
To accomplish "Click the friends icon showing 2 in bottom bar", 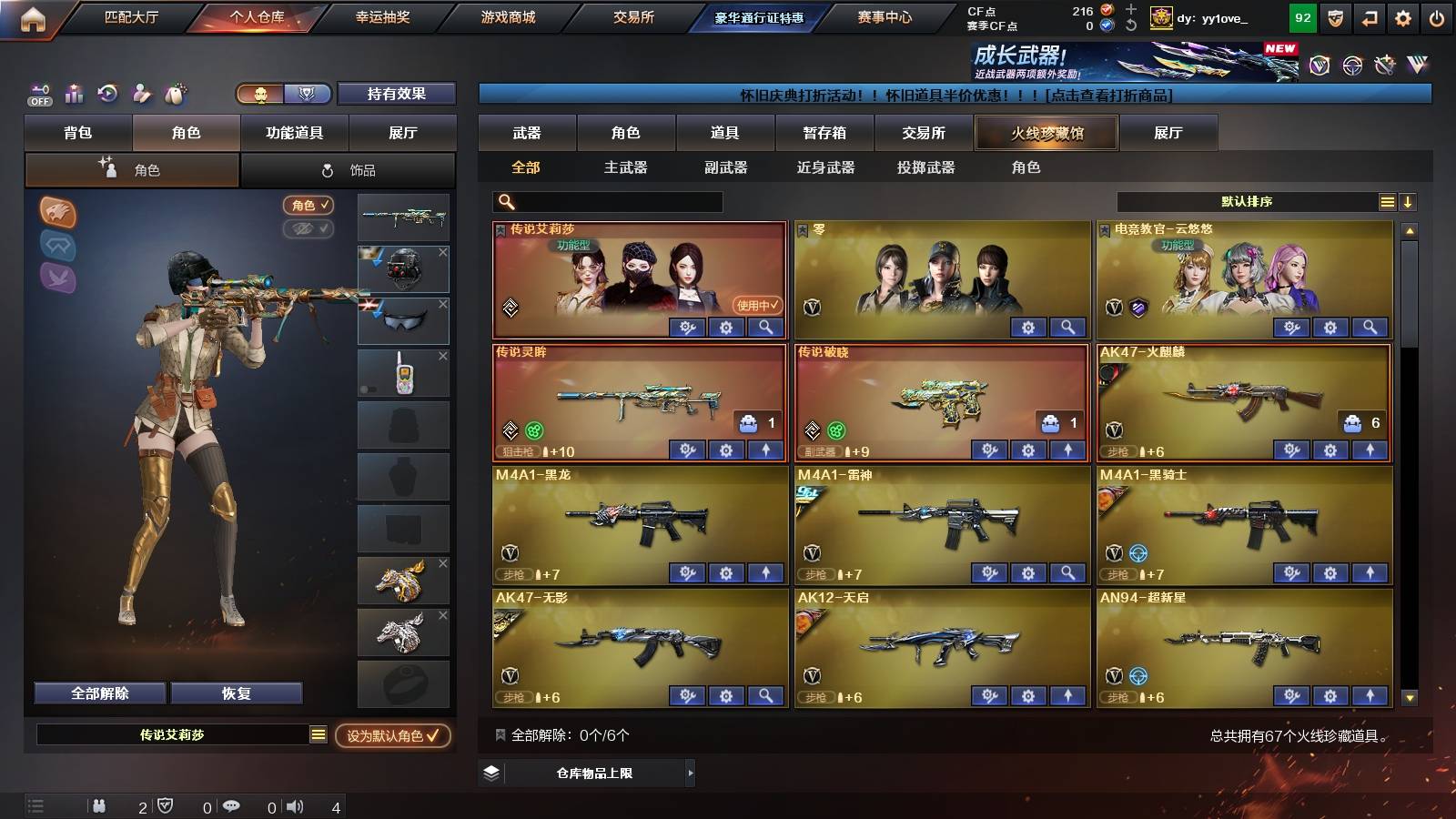I will [x=98, y=805].
